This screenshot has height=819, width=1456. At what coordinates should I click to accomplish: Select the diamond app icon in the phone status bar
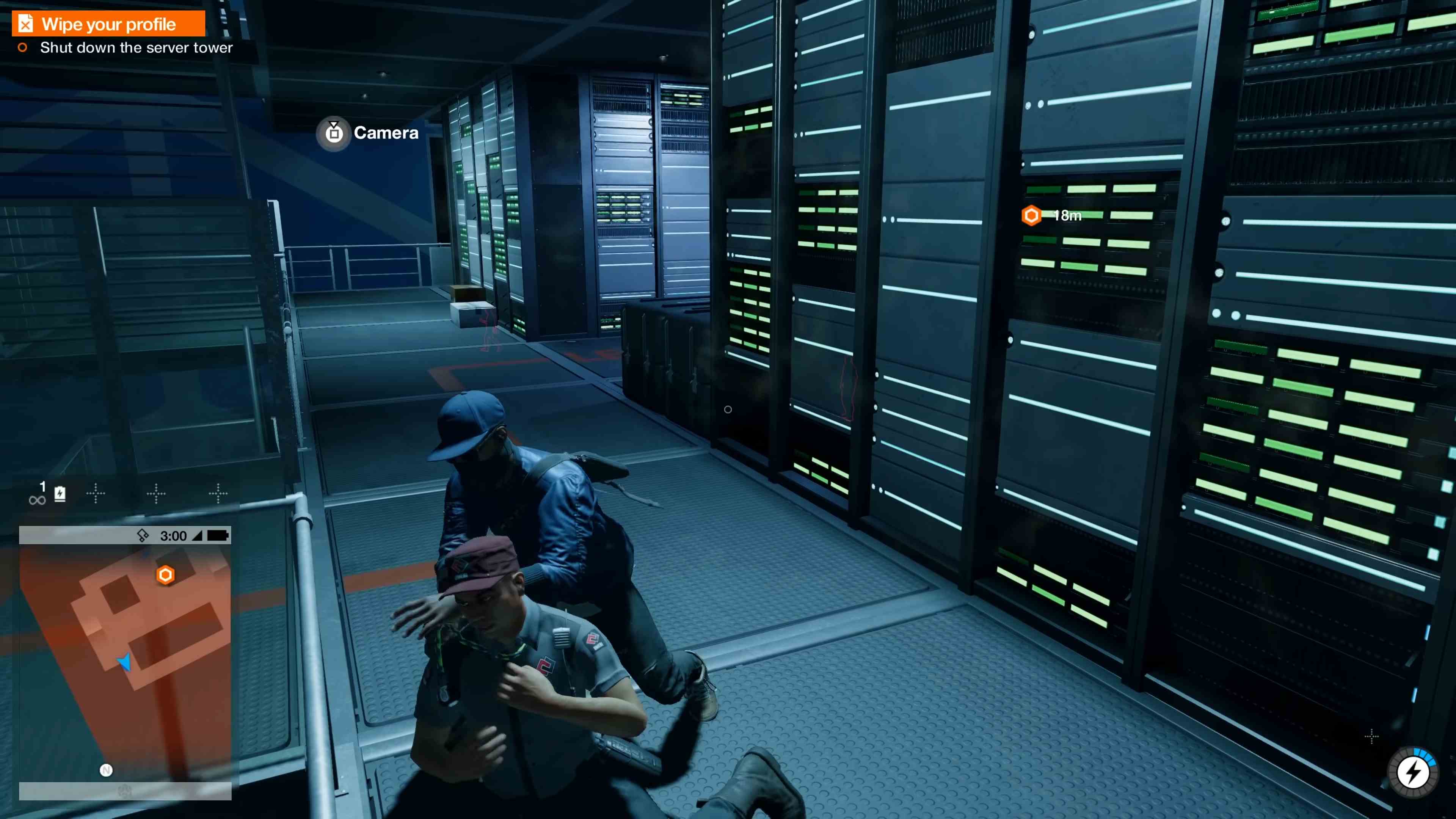pos(143,535)
